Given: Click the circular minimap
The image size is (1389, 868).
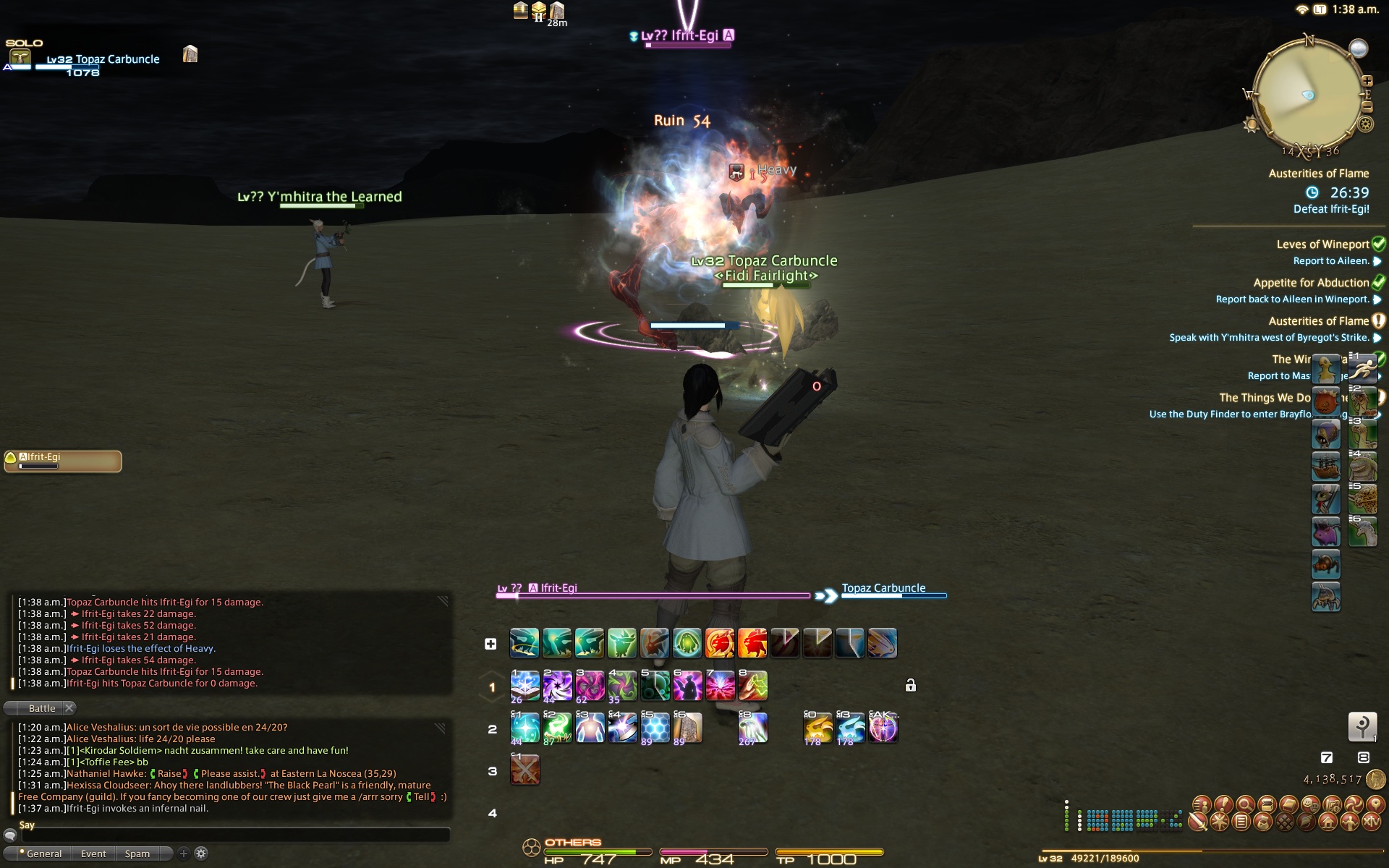Looking at the screenshot, I should tap(1307, 94).
